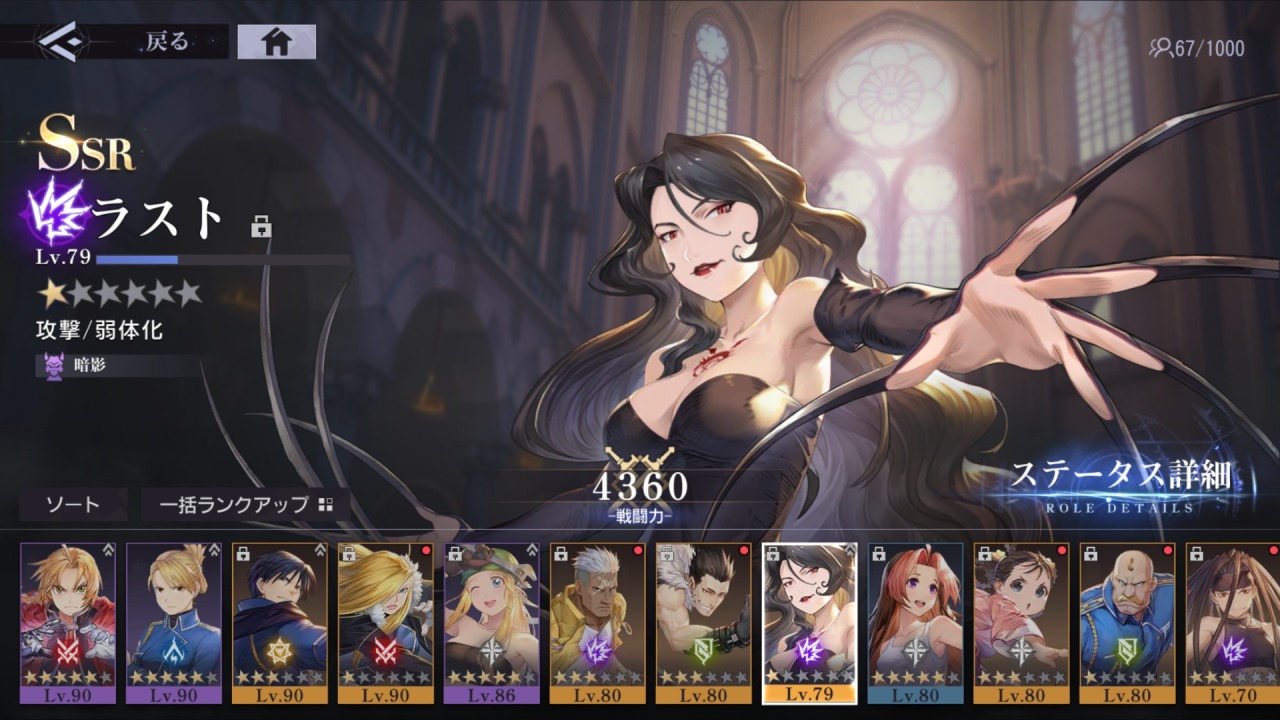Select the Lv.70 long-haired character card
This screenshot has width=1280, height=720.
[1232, 623]
